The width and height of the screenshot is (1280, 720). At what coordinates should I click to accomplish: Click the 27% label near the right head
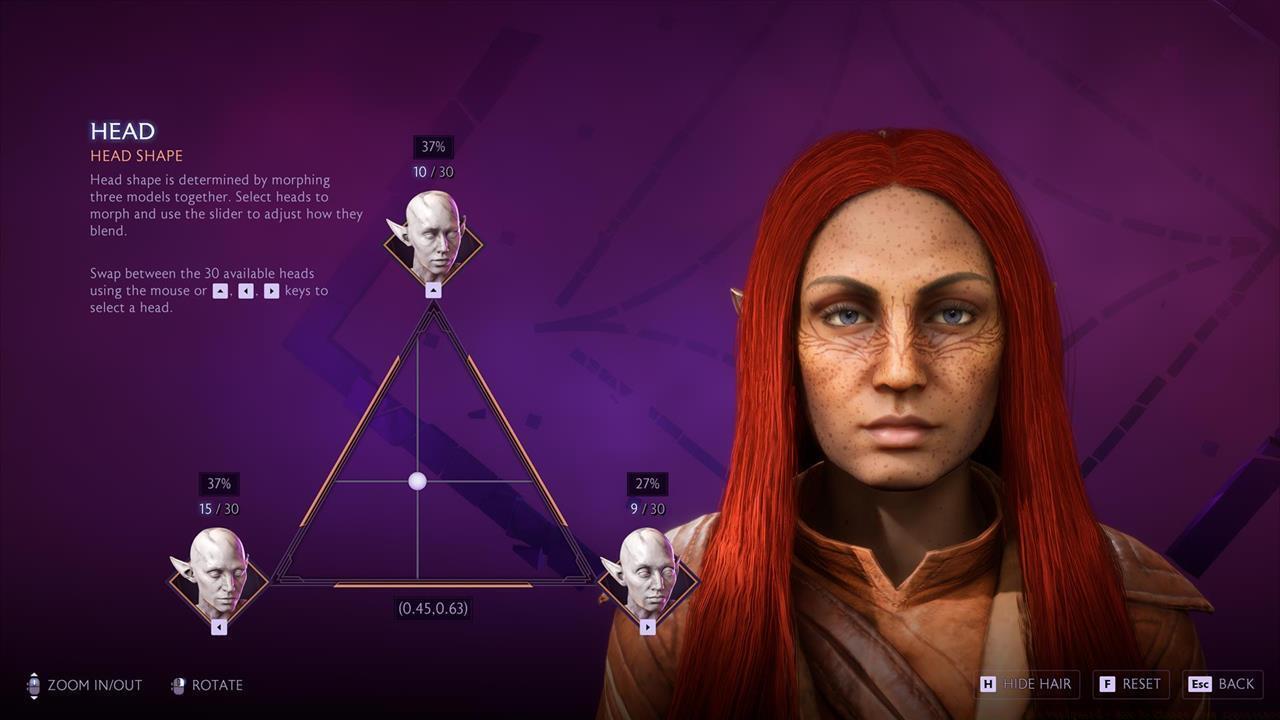647,483
